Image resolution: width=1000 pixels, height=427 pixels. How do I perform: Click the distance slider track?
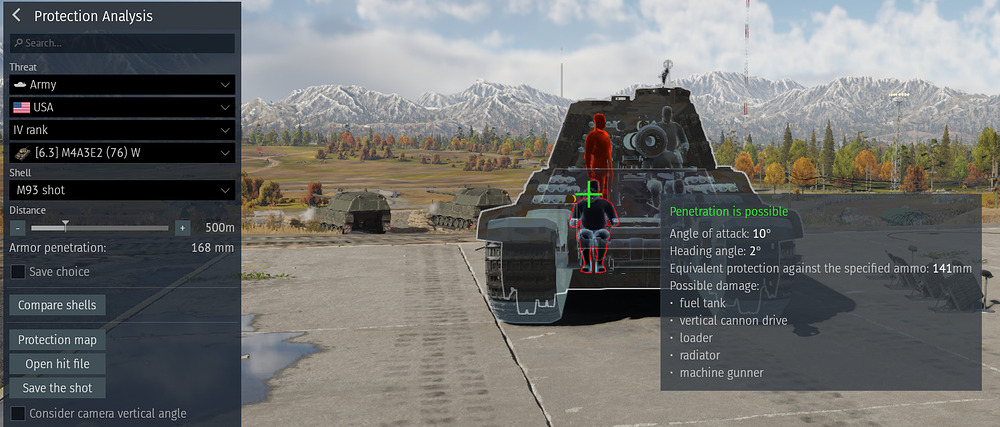100,228
